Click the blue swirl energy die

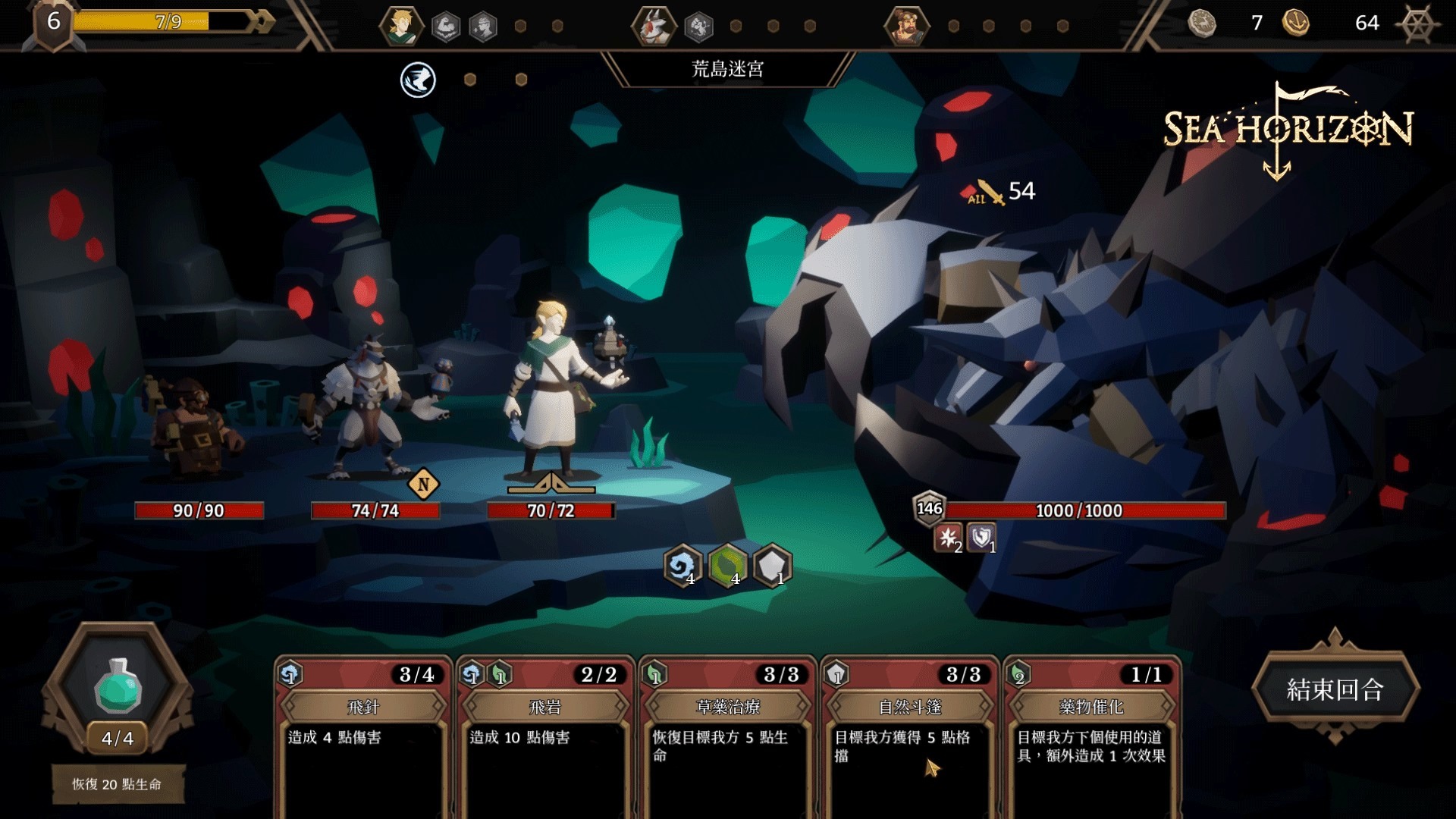click(682, 566)
